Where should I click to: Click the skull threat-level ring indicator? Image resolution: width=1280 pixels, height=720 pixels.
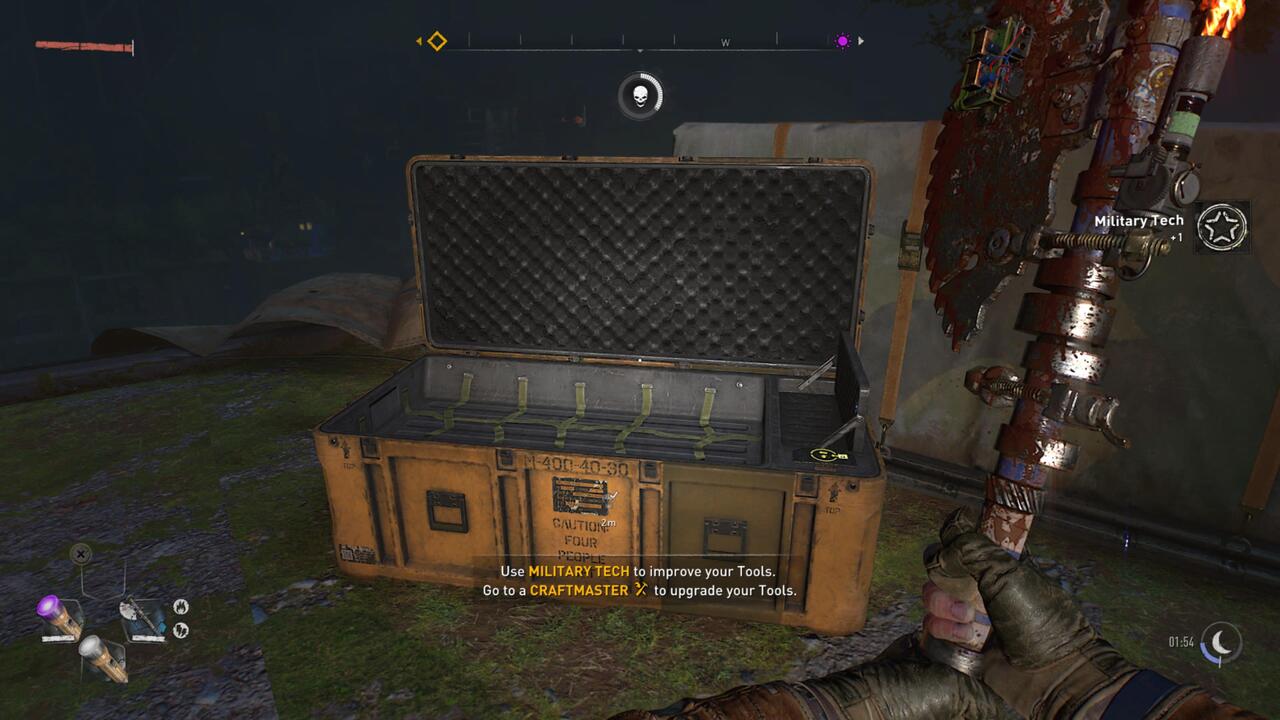pos(640,97)
